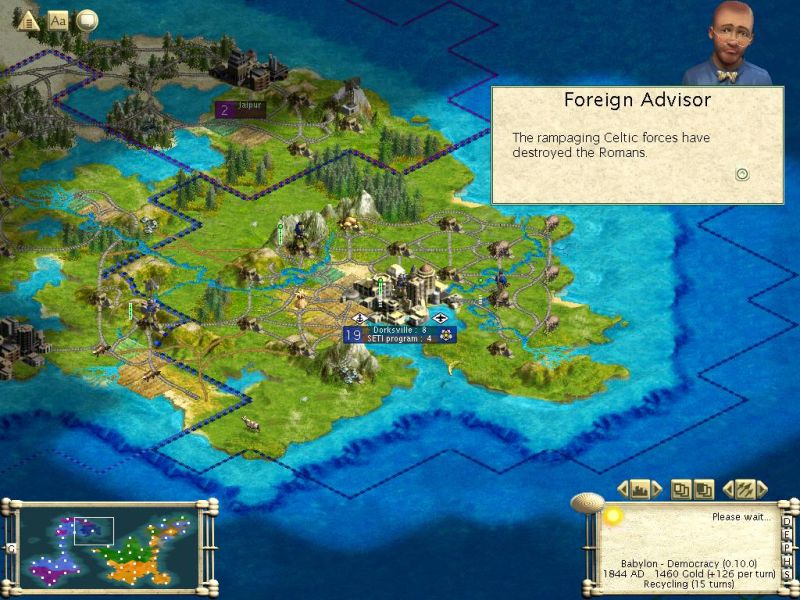800x600 pixels.
Task: Open the P tab on info box
Action: pyautogui.click(x=787, y=546)
